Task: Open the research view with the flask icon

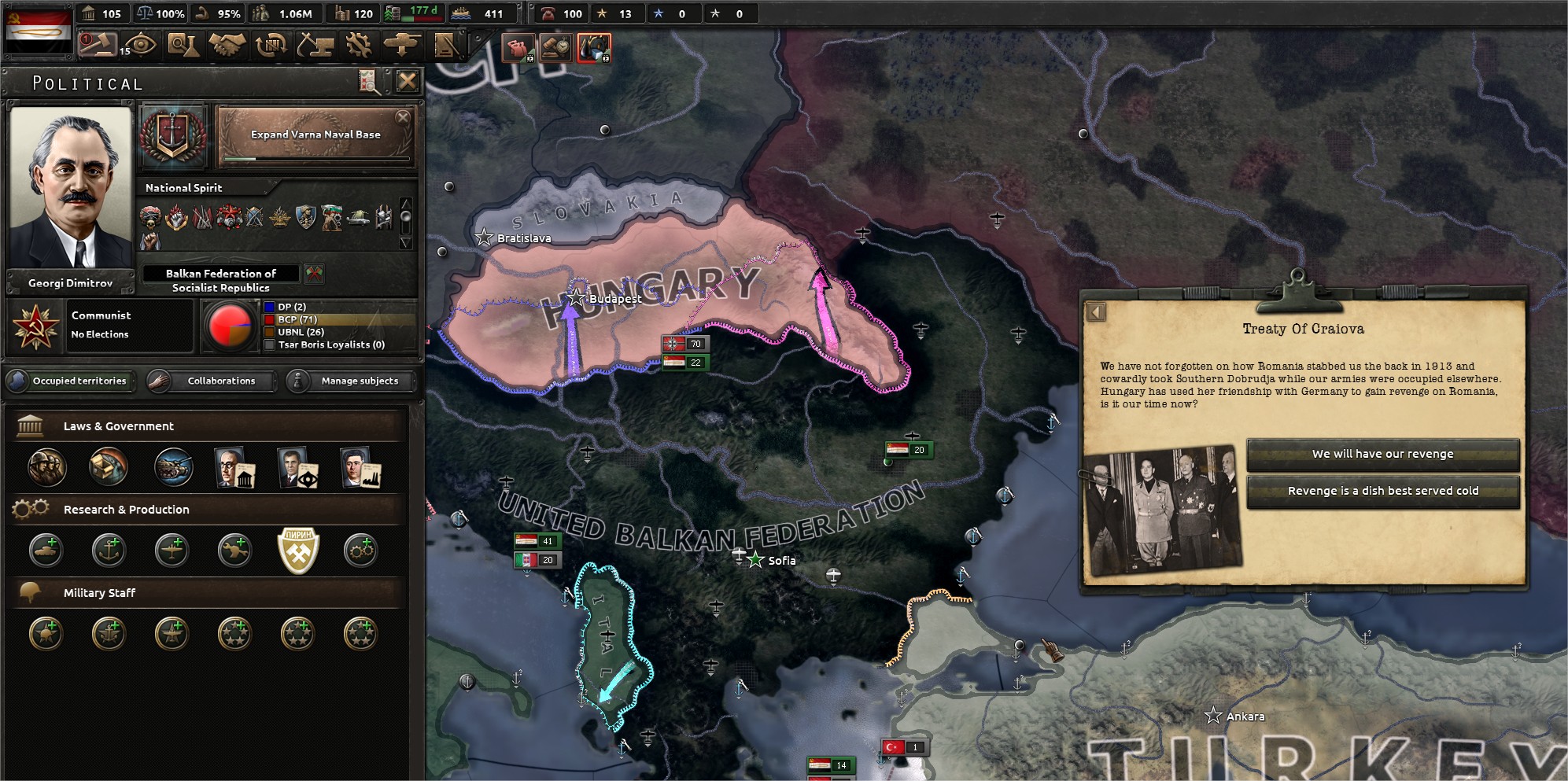Action: [183, 45]
